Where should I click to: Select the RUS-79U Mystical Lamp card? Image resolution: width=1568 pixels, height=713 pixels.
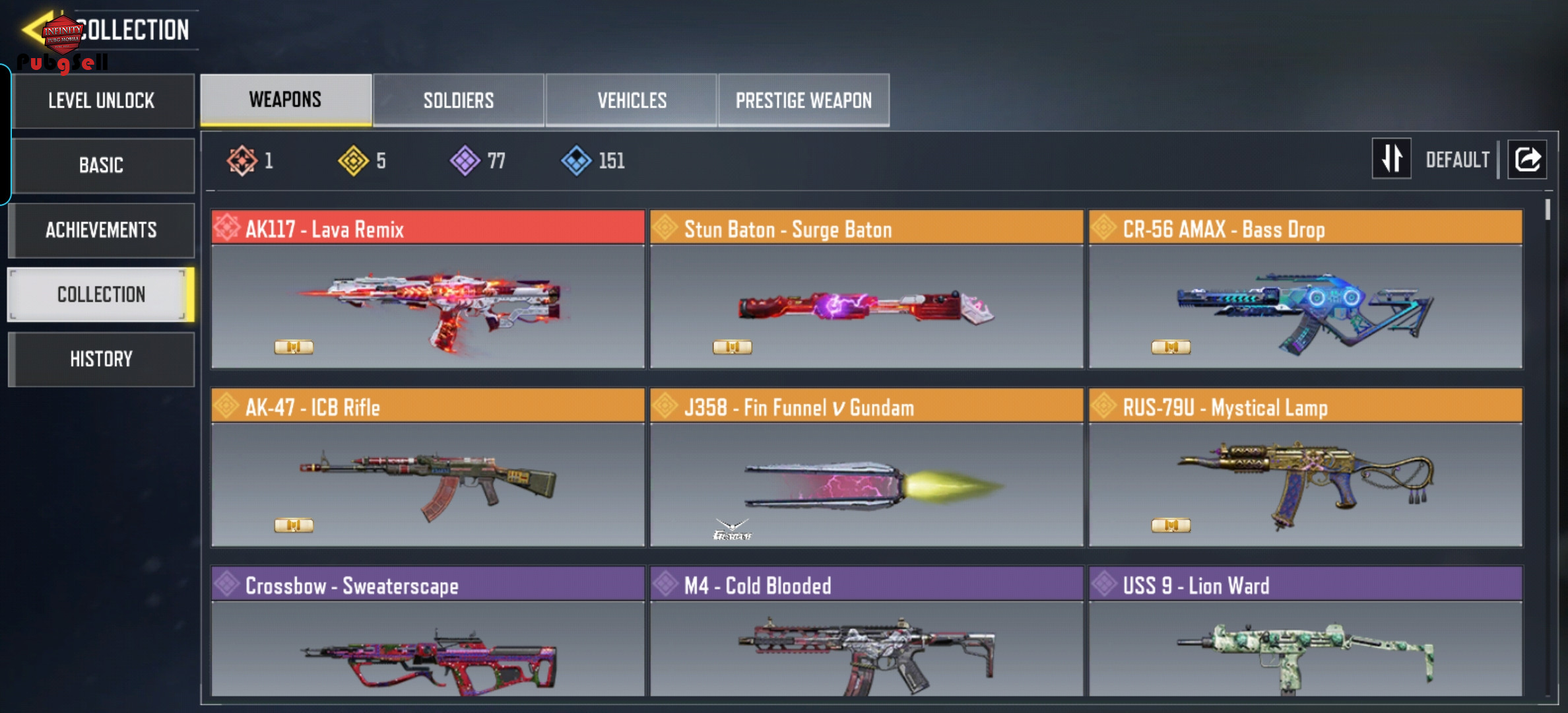(x=1305, y=467)
